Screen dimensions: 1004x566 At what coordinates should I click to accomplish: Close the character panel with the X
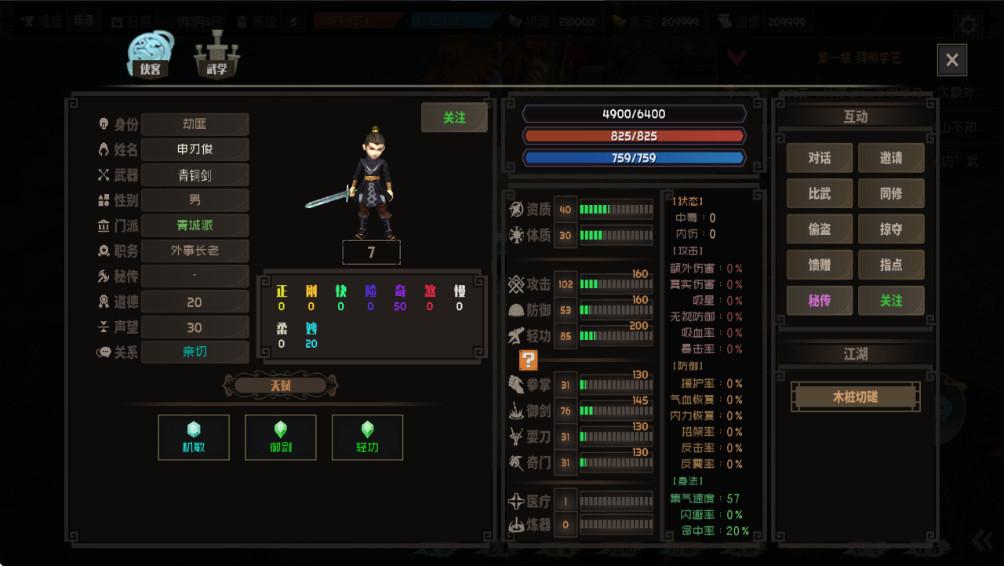(951, 60)
